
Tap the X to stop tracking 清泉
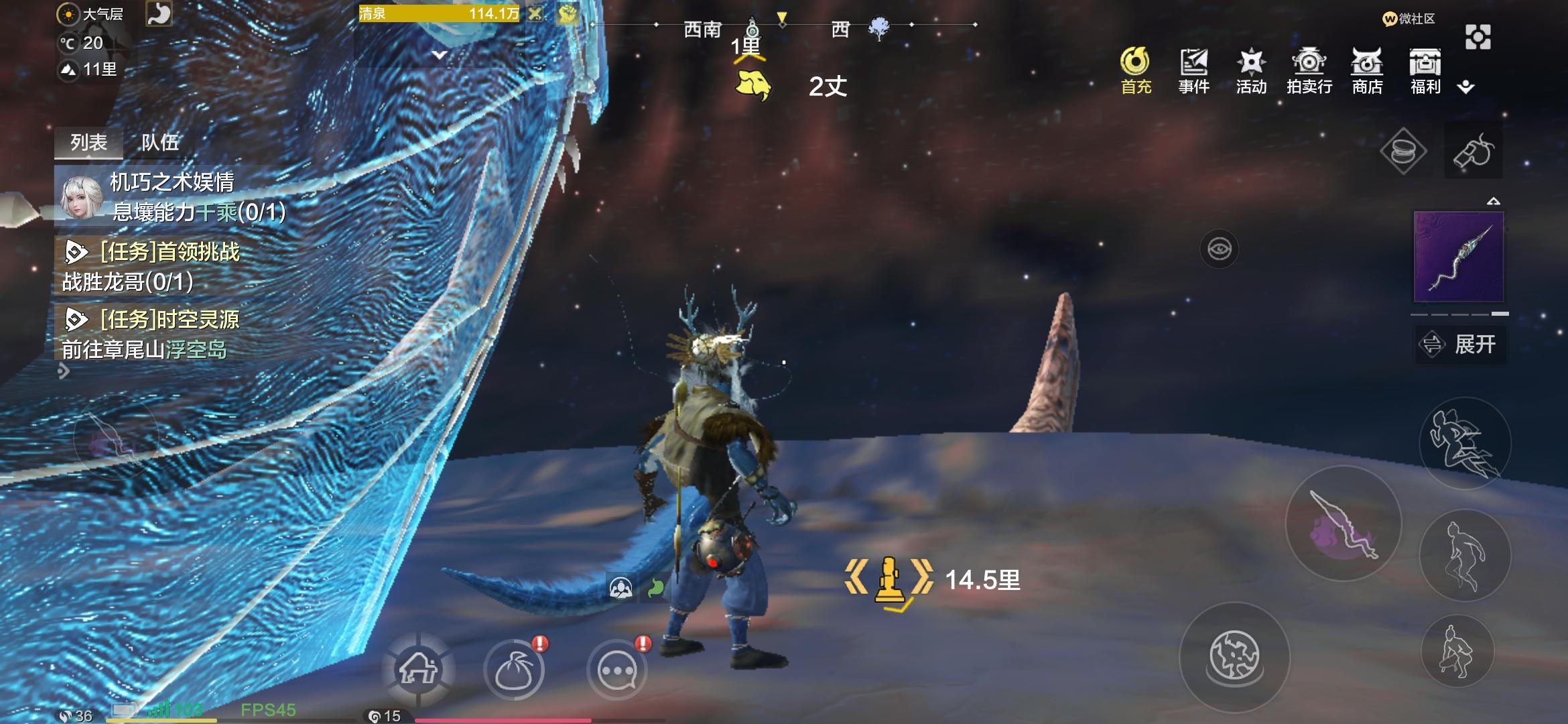(536, 13)
